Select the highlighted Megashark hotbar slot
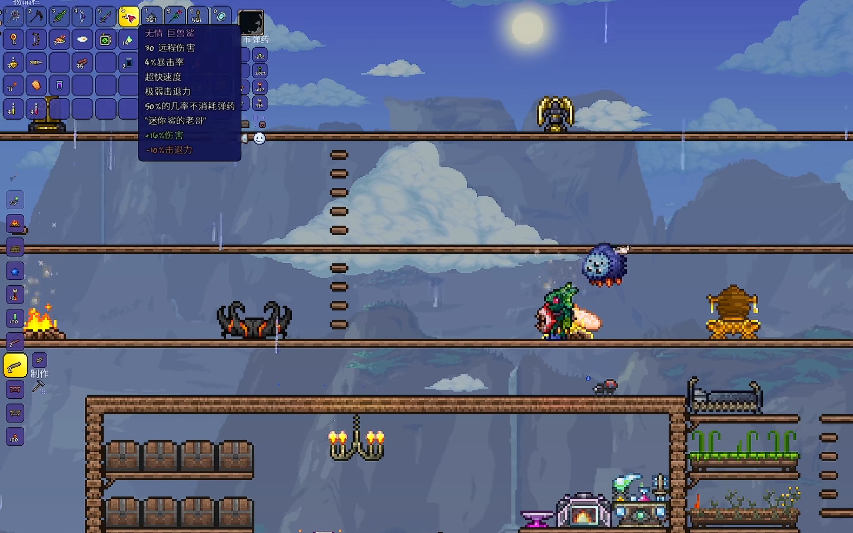The height and width of the screenshot is (533, 853). click(129, 16)
